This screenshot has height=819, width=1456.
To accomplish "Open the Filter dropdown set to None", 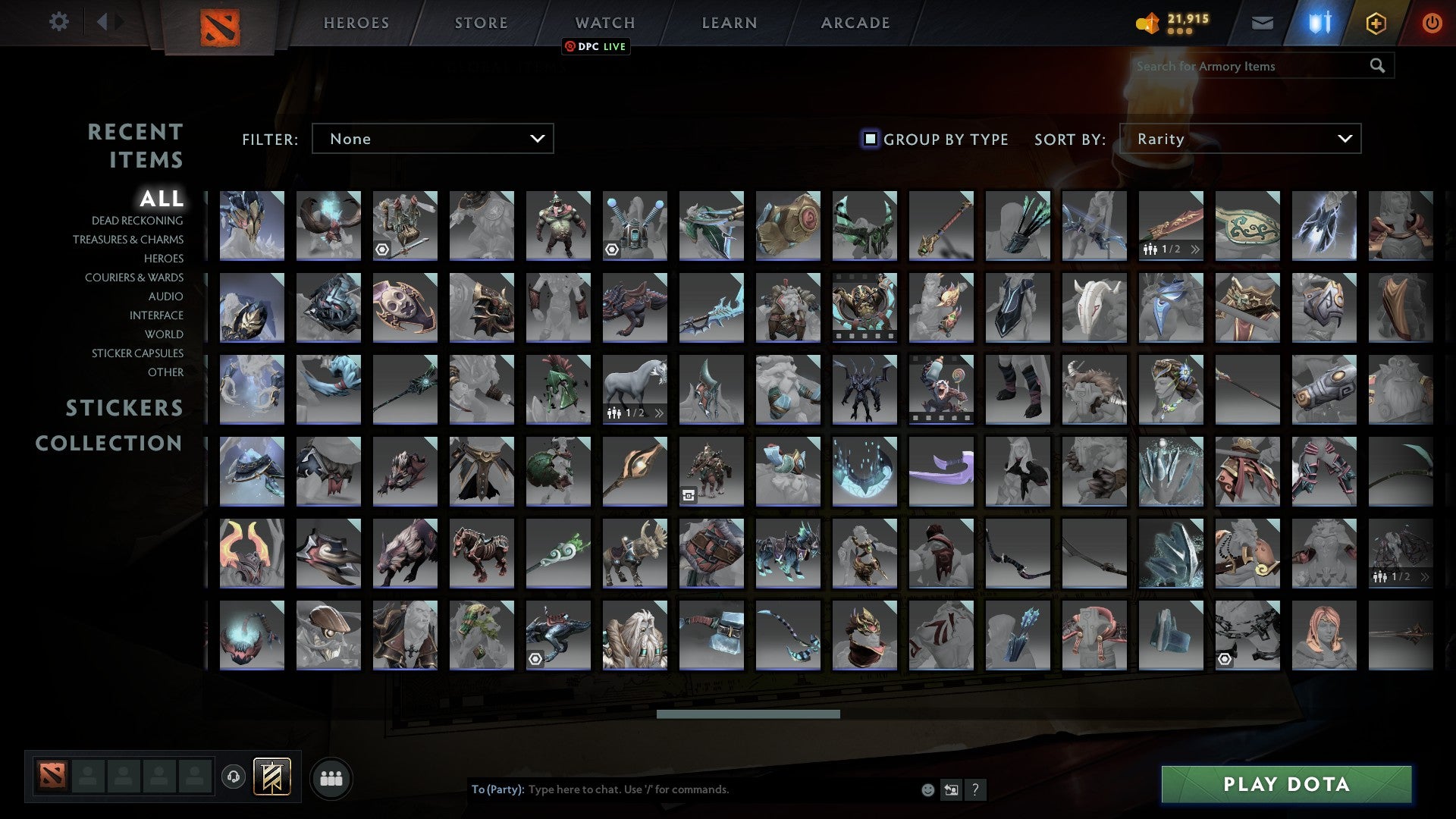I will coord(432,139).
